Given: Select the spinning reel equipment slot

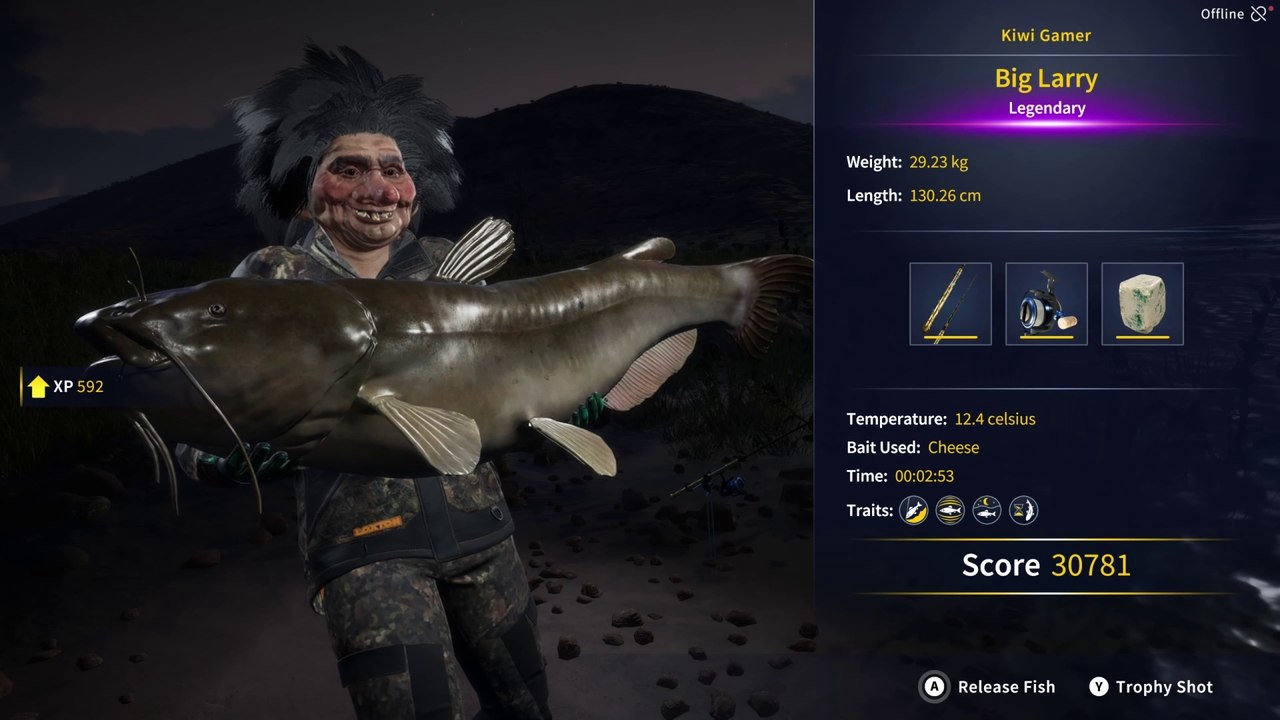Looking at the screenshot, I should [x=1046, y=304].
